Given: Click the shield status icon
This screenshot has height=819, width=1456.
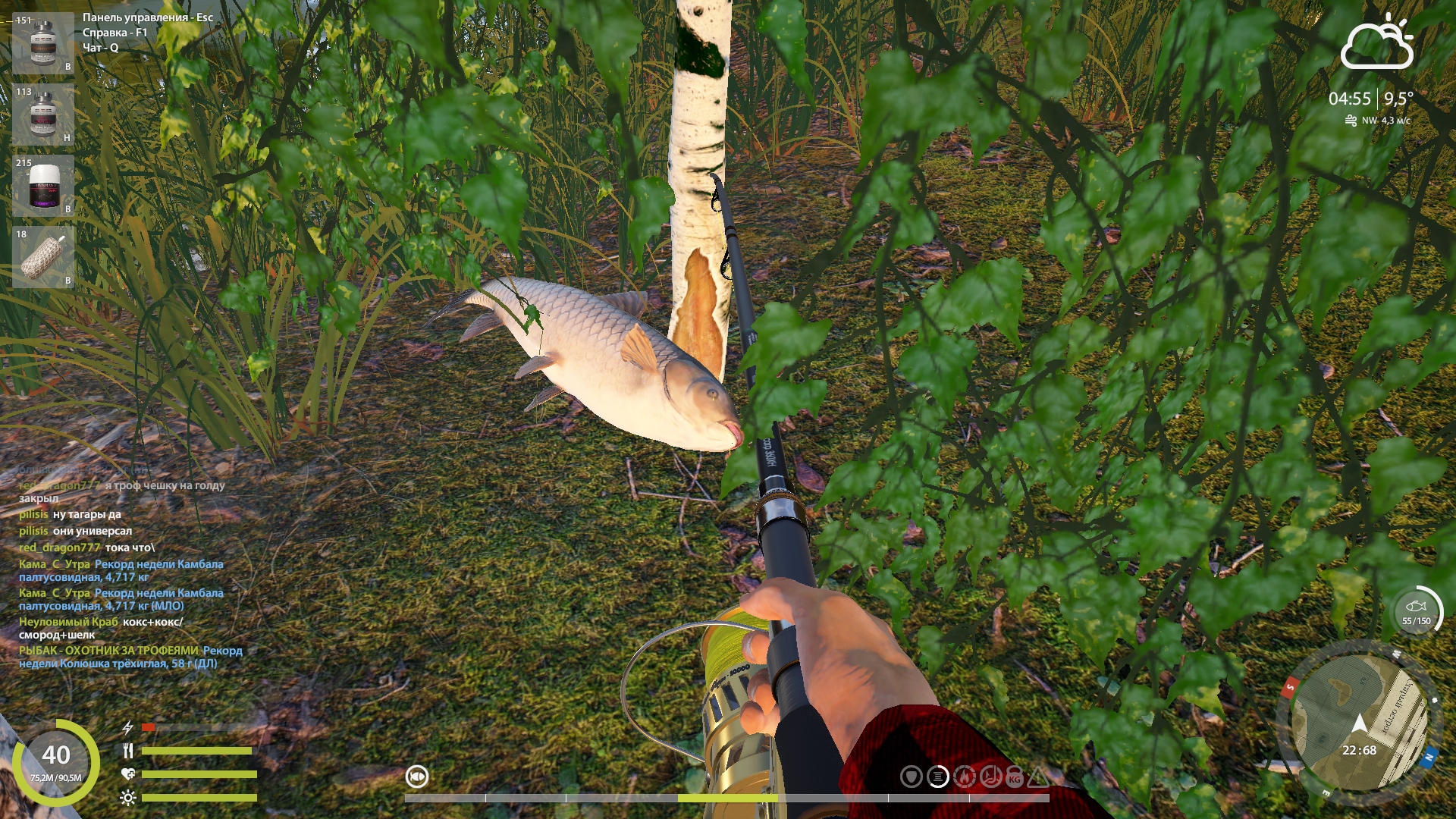Looking at the screenshot, I should 912,777.
